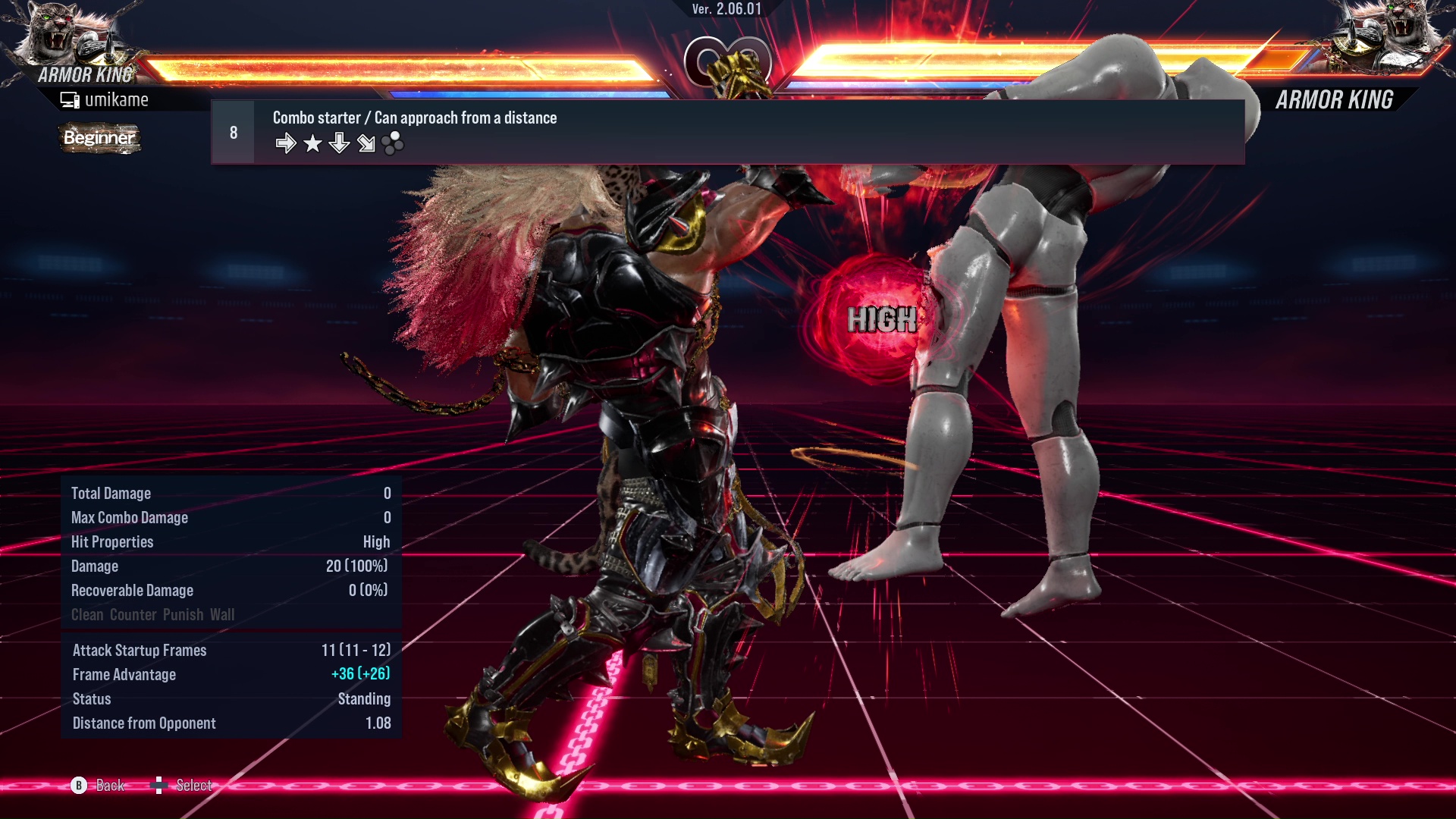Click the move number 8 entry
The height and width of the screenshot is (819, 1456).
232,131
